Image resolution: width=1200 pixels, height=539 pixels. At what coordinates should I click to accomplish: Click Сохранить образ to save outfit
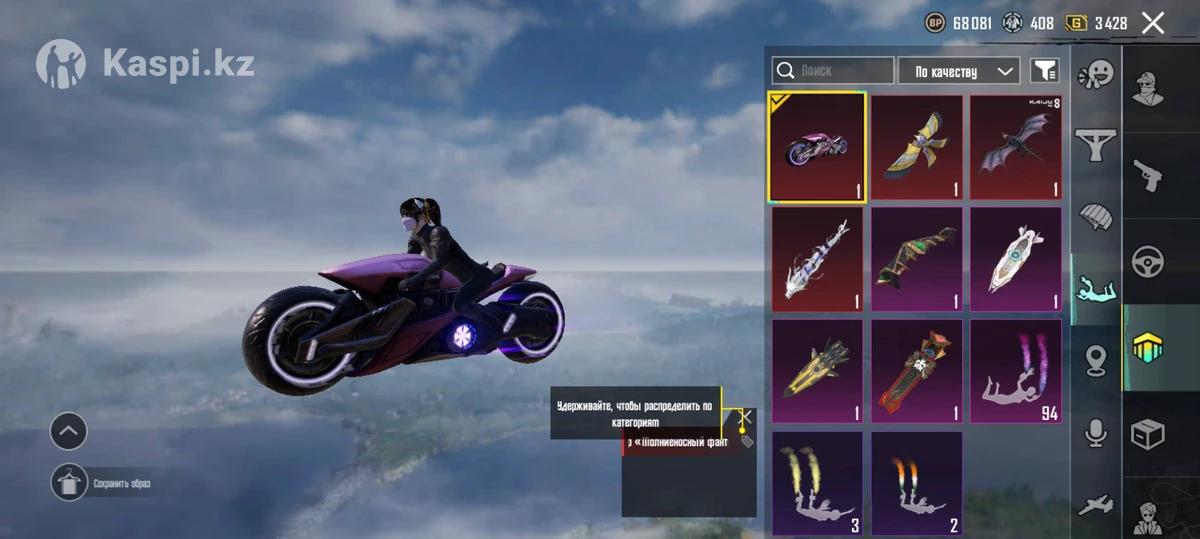tap(69, 483)
